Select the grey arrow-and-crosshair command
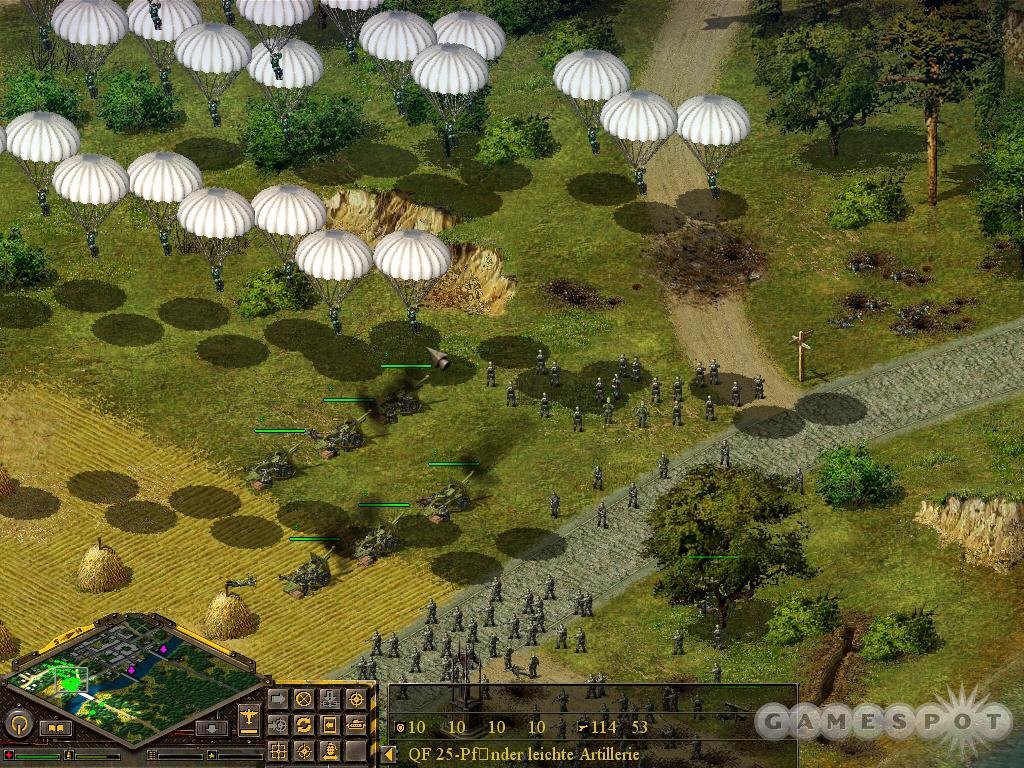Image resolution: width=1024 pixels, height=768 pixels. 277,724
